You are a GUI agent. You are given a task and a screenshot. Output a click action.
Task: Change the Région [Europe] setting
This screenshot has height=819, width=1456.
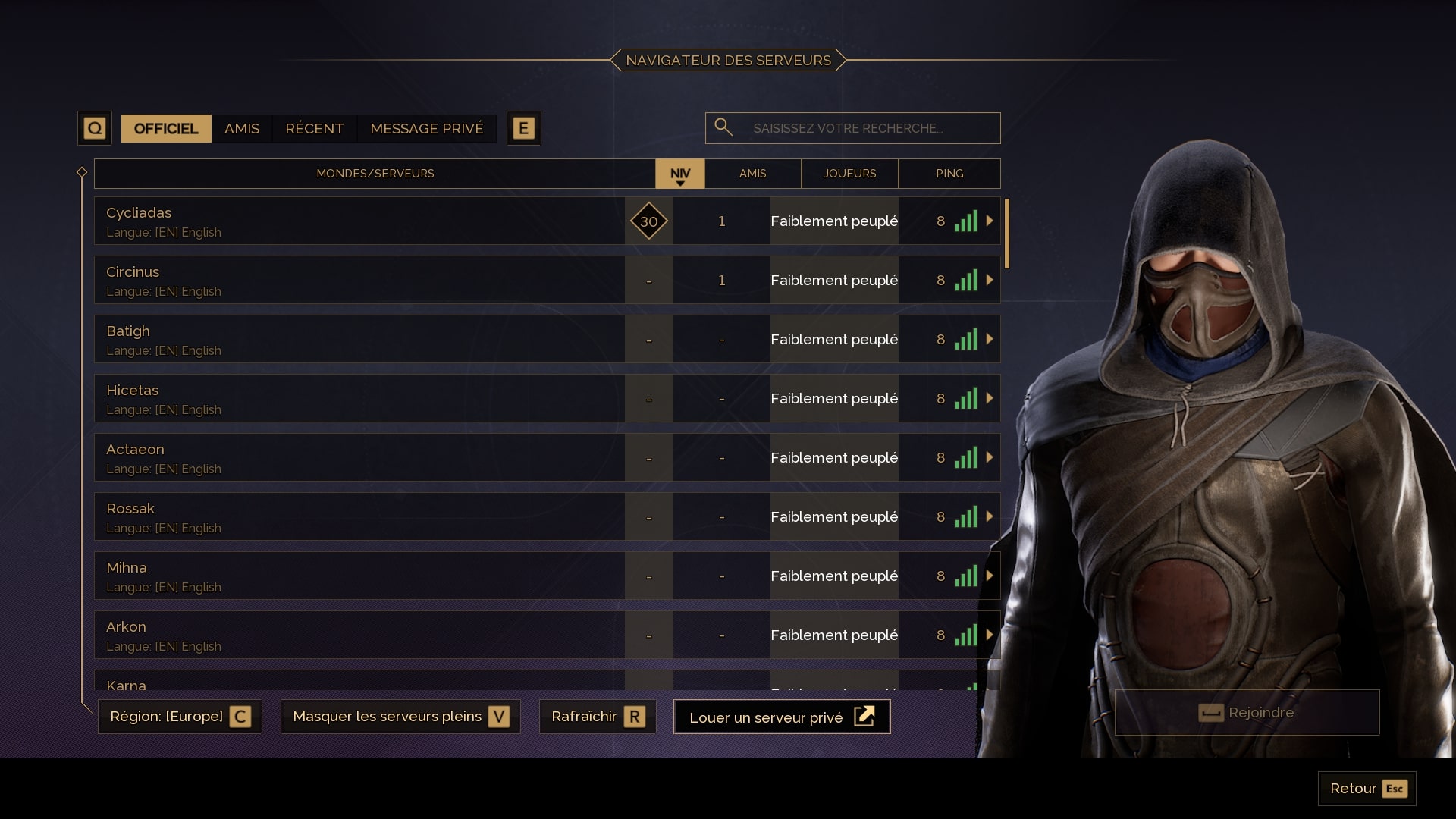(x=179, y=716)
